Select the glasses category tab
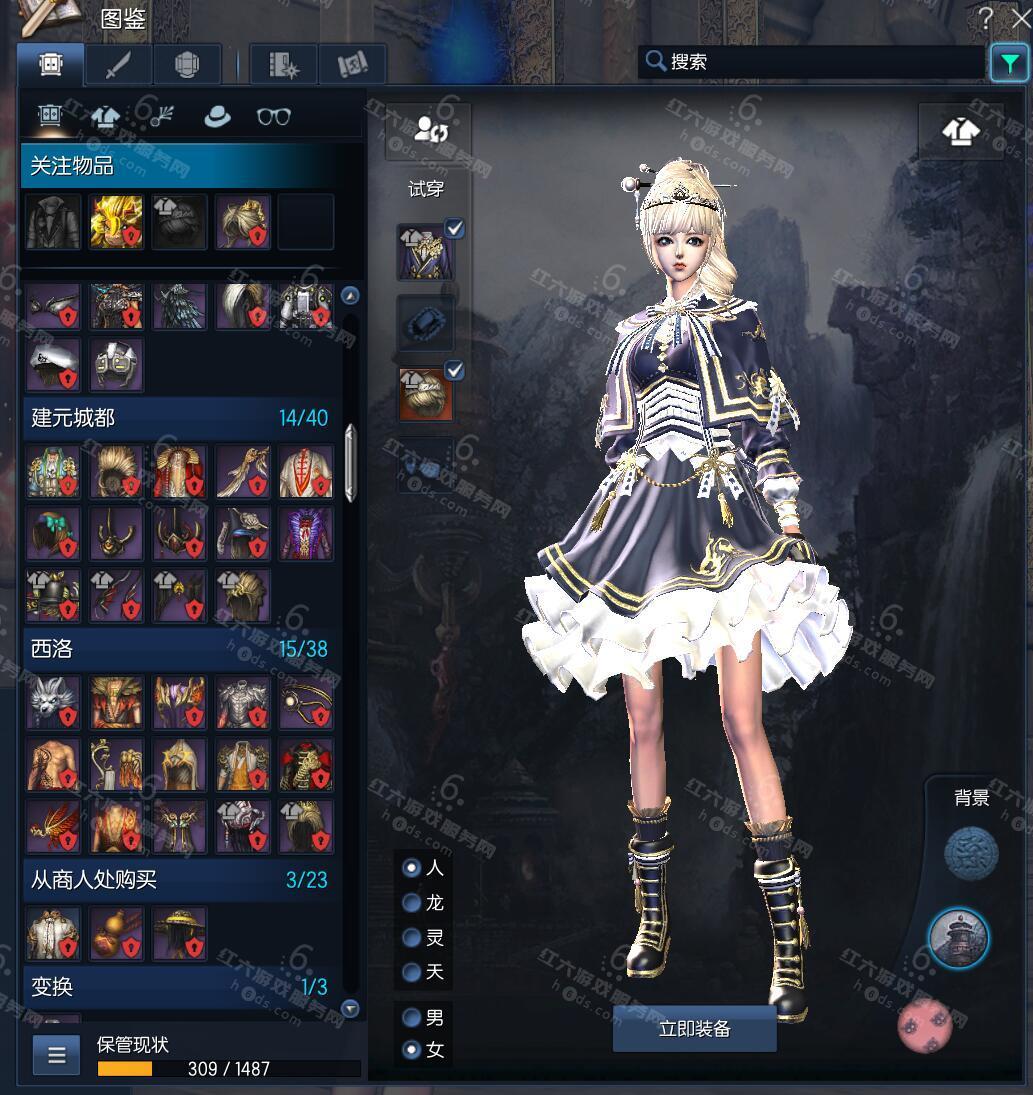The height and width of the screenshot is (1095, 1033). [273, 117]
